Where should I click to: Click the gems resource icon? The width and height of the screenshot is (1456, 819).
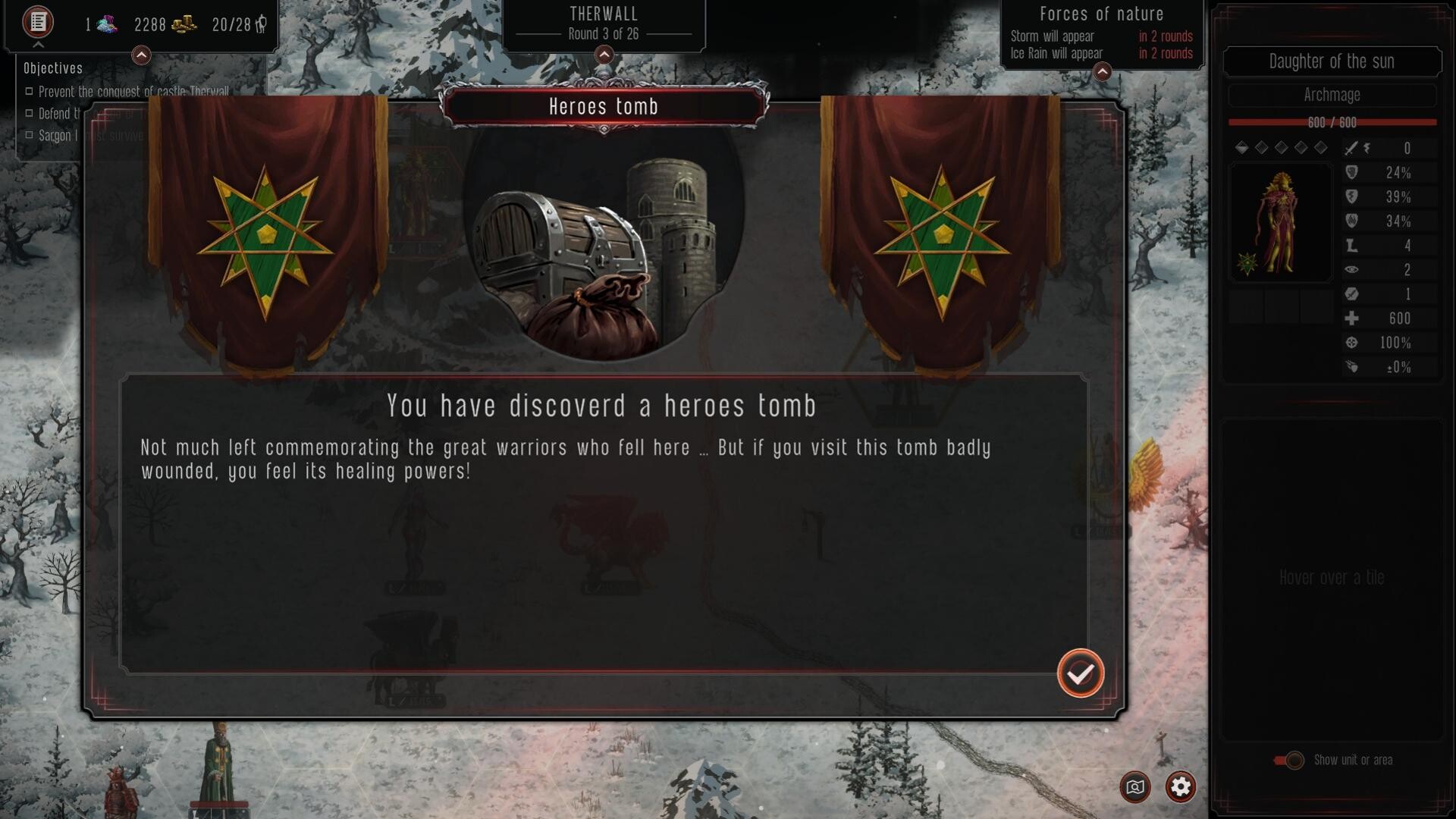tap(106, 24)
